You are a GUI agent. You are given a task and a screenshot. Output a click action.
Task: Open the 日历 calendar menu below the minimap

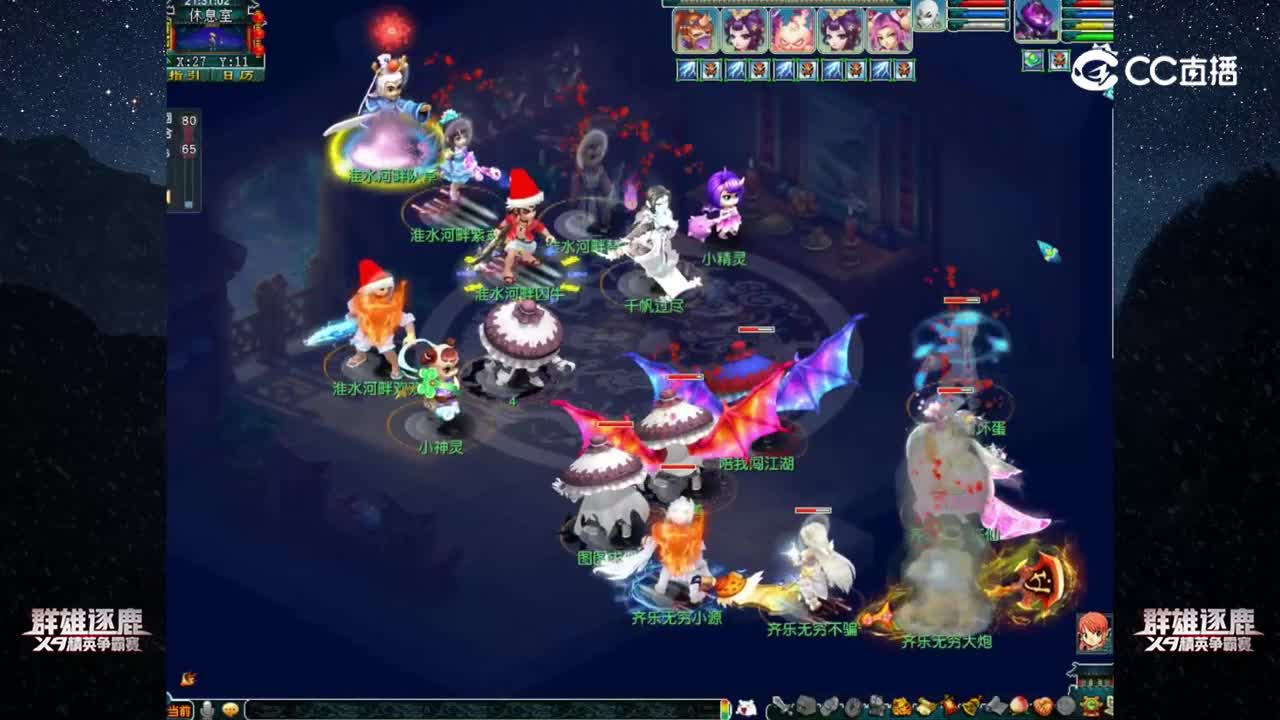(x=241, y=75)
